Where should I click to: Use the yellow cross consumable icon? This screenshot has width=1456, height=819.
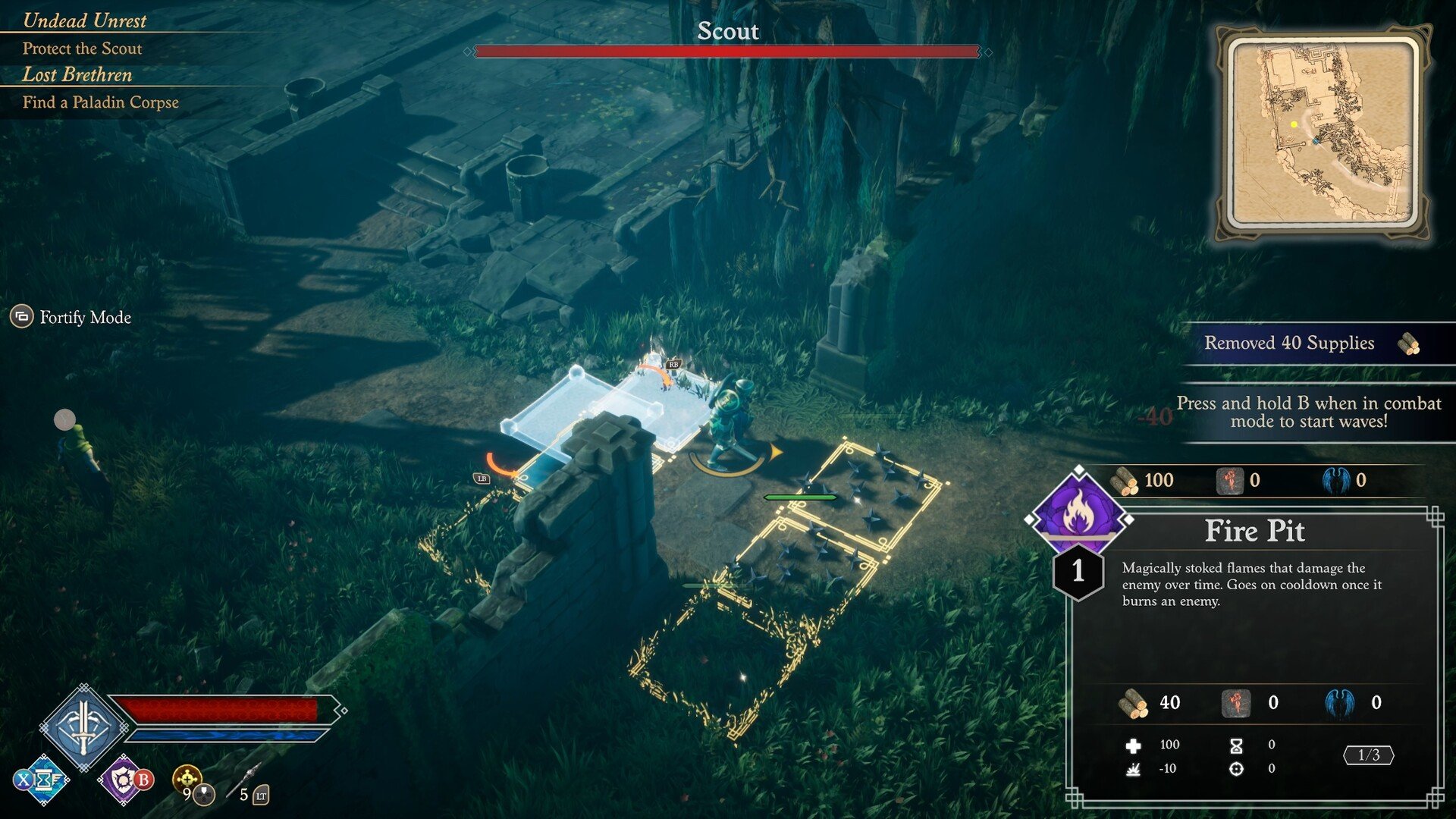tap(187, 778)
